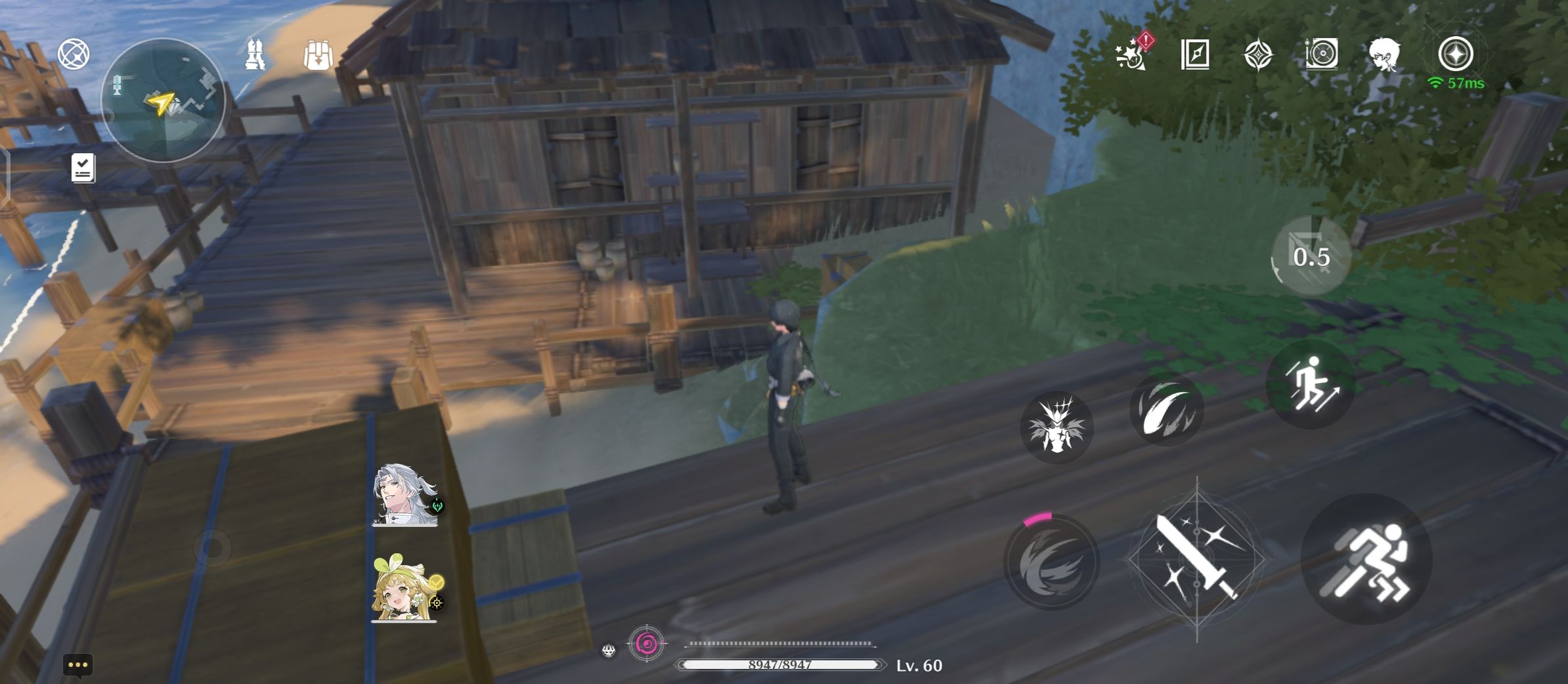Open the backpack inventory

coord(318,55)
